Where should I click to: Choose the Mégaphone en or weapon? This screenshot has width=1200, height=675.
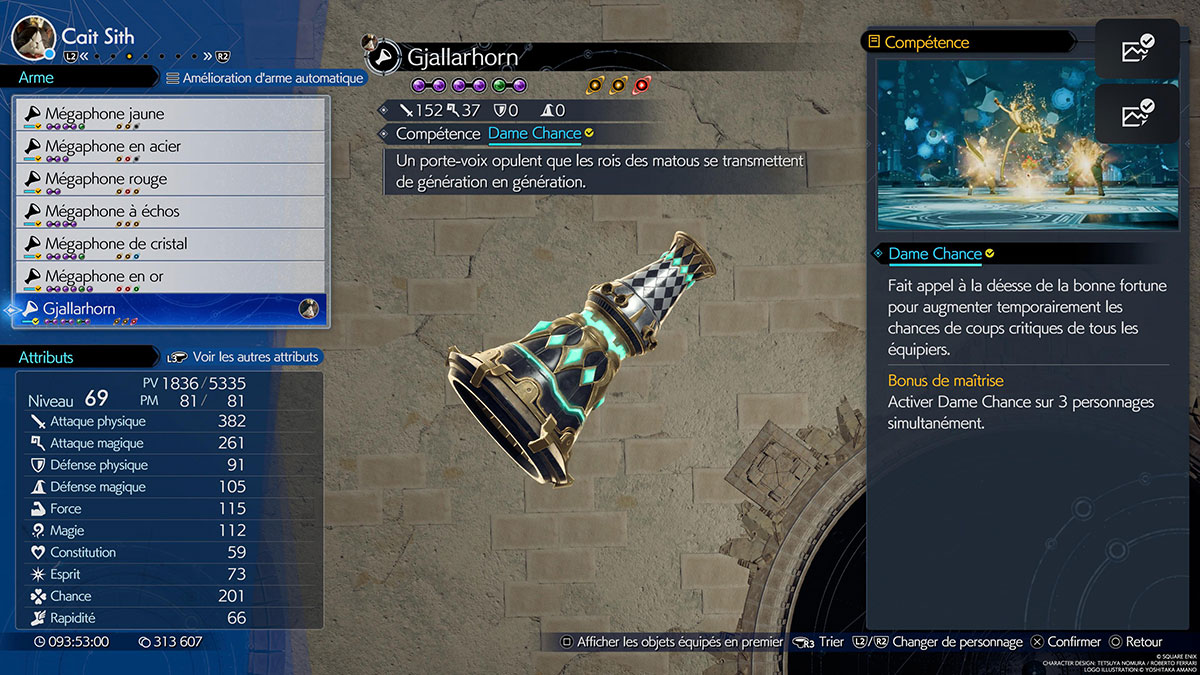170,277
